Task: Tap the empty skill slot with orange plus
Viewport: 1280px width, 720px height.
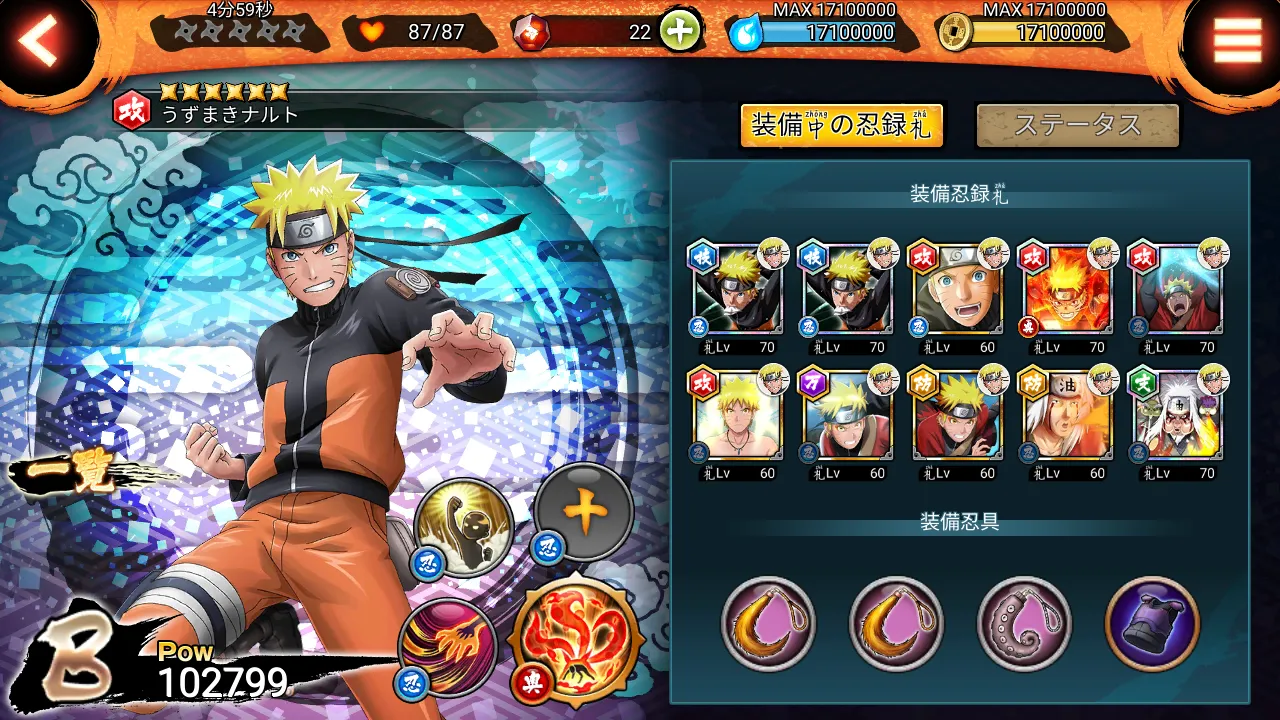Action: 584,513
